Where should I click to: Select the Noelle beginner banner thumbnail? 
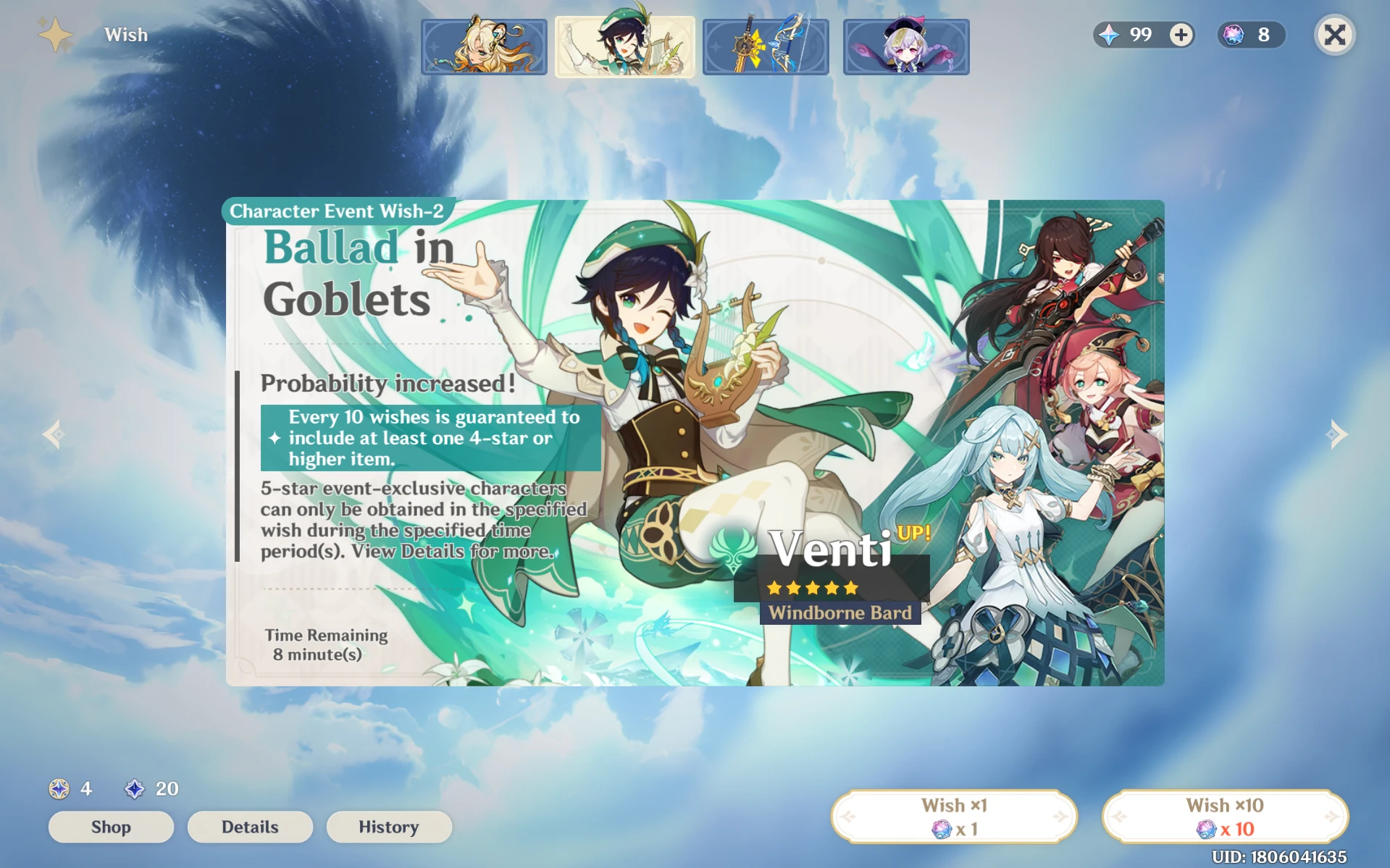click(484, 46)
